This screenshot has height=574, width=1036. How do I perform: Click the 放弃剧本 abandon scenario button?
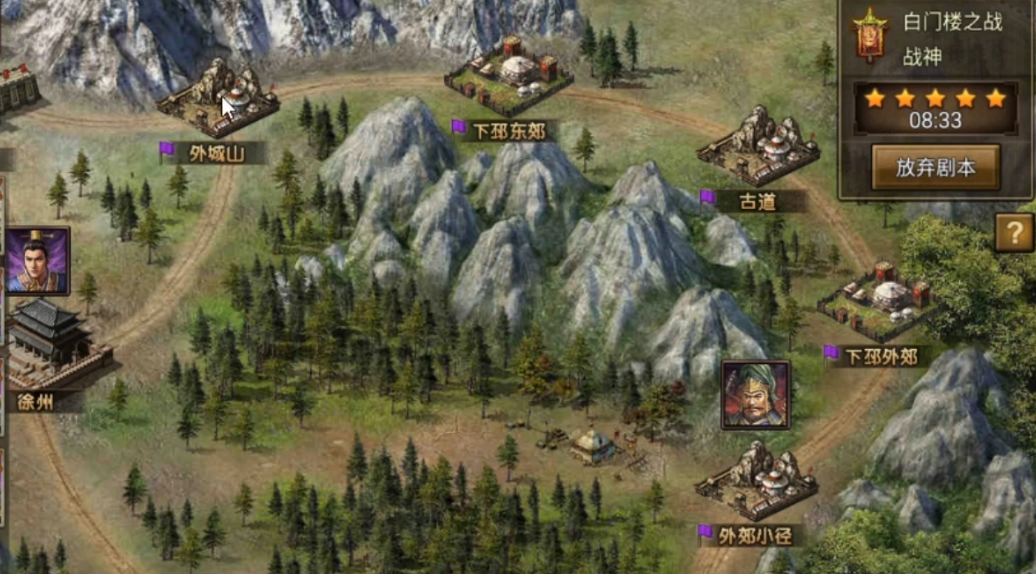click(x=935, y=167)
